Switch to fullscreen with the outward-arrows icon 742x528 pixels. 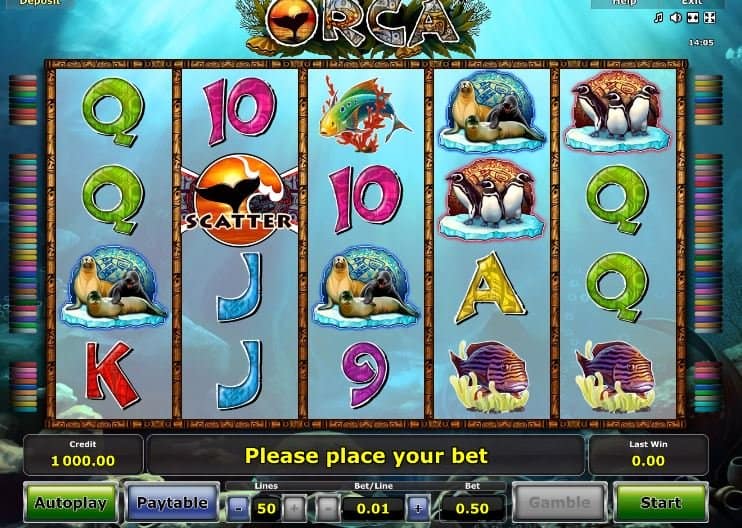710,18
